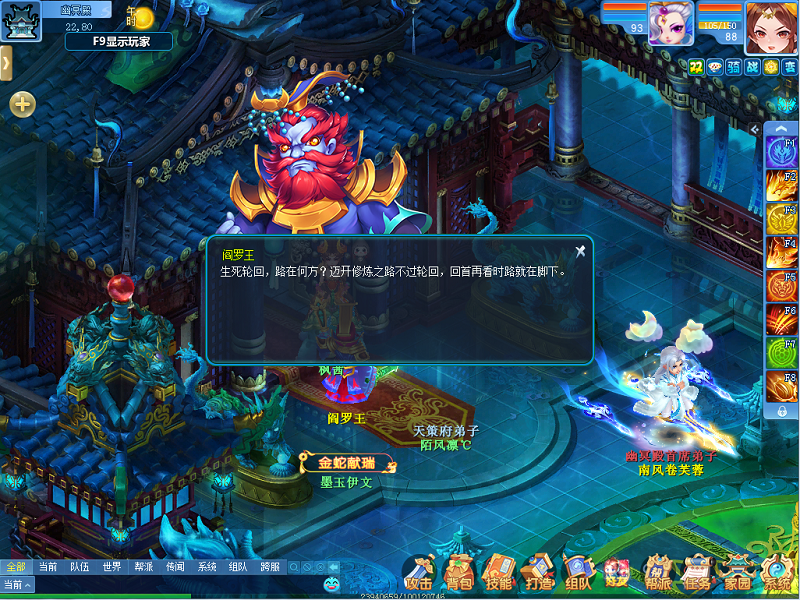Open the white-haired pet portrait
Viewport: 800px width, 600px height.
click(x=670, y=22)
